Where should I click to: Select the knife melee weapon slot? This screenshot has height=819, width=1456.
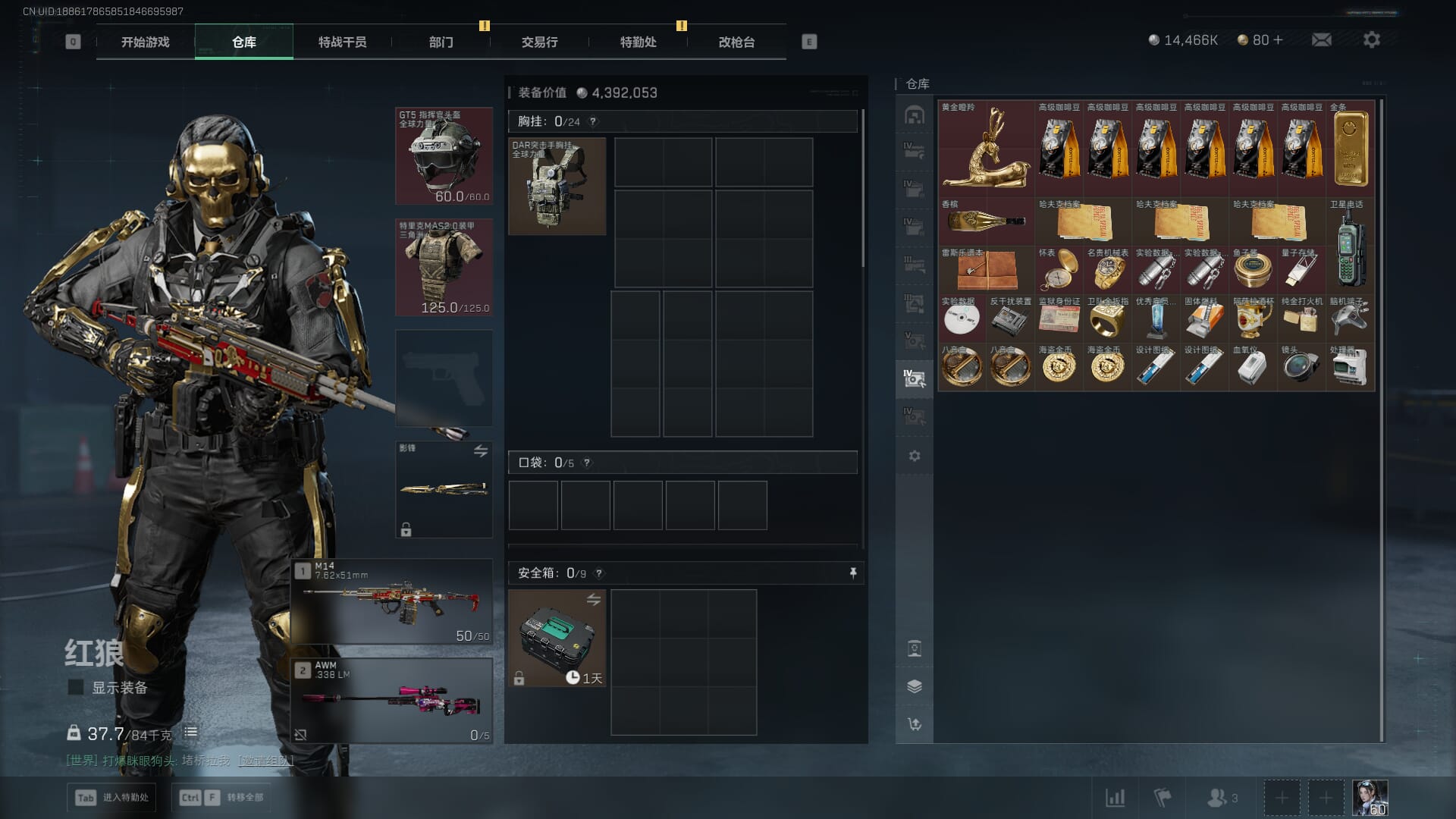[444, 489]
